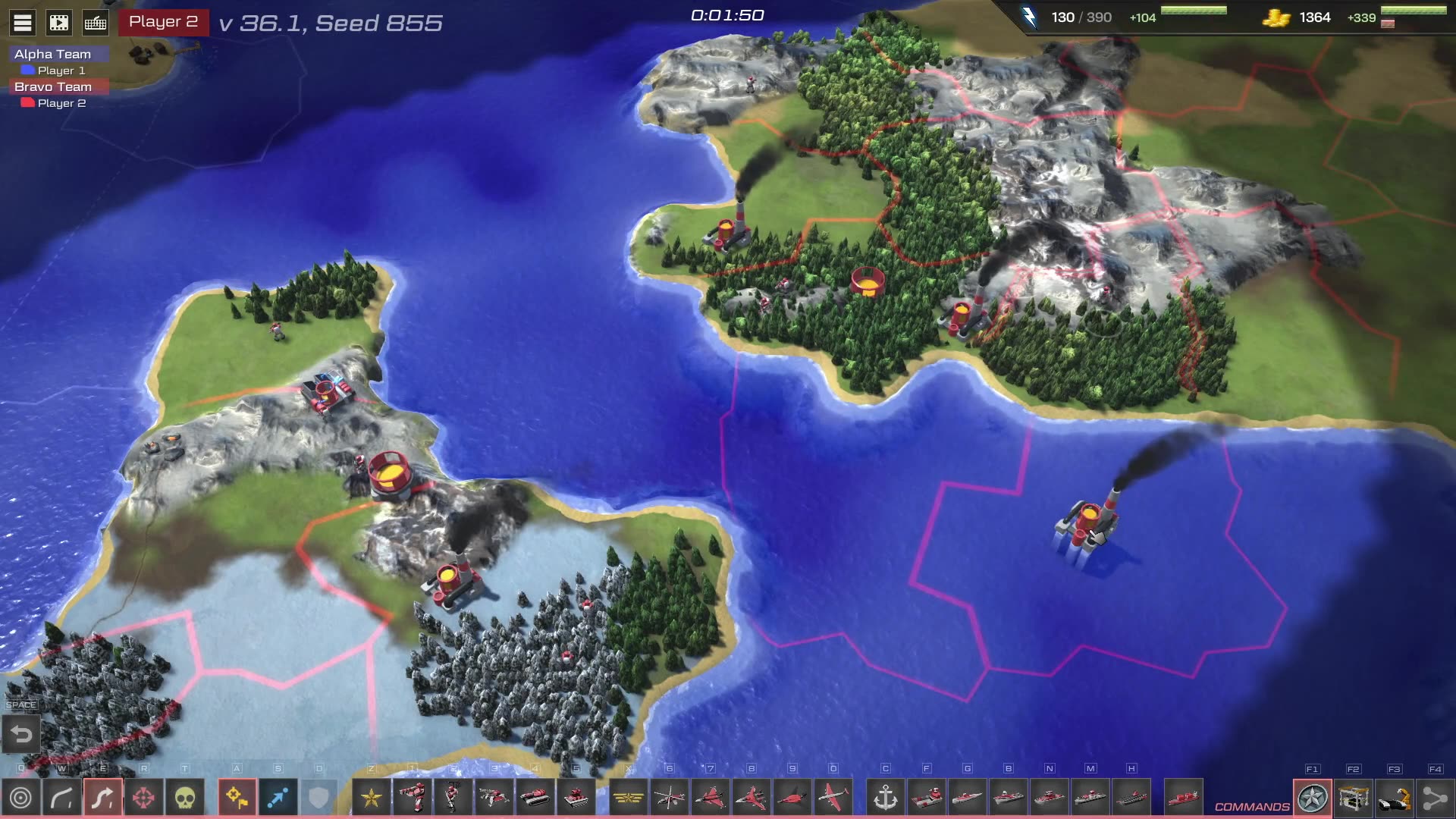Viewport: 1456px width, 819px height.
Task: Select the gold wings air units category
Action: pos(628,798)
